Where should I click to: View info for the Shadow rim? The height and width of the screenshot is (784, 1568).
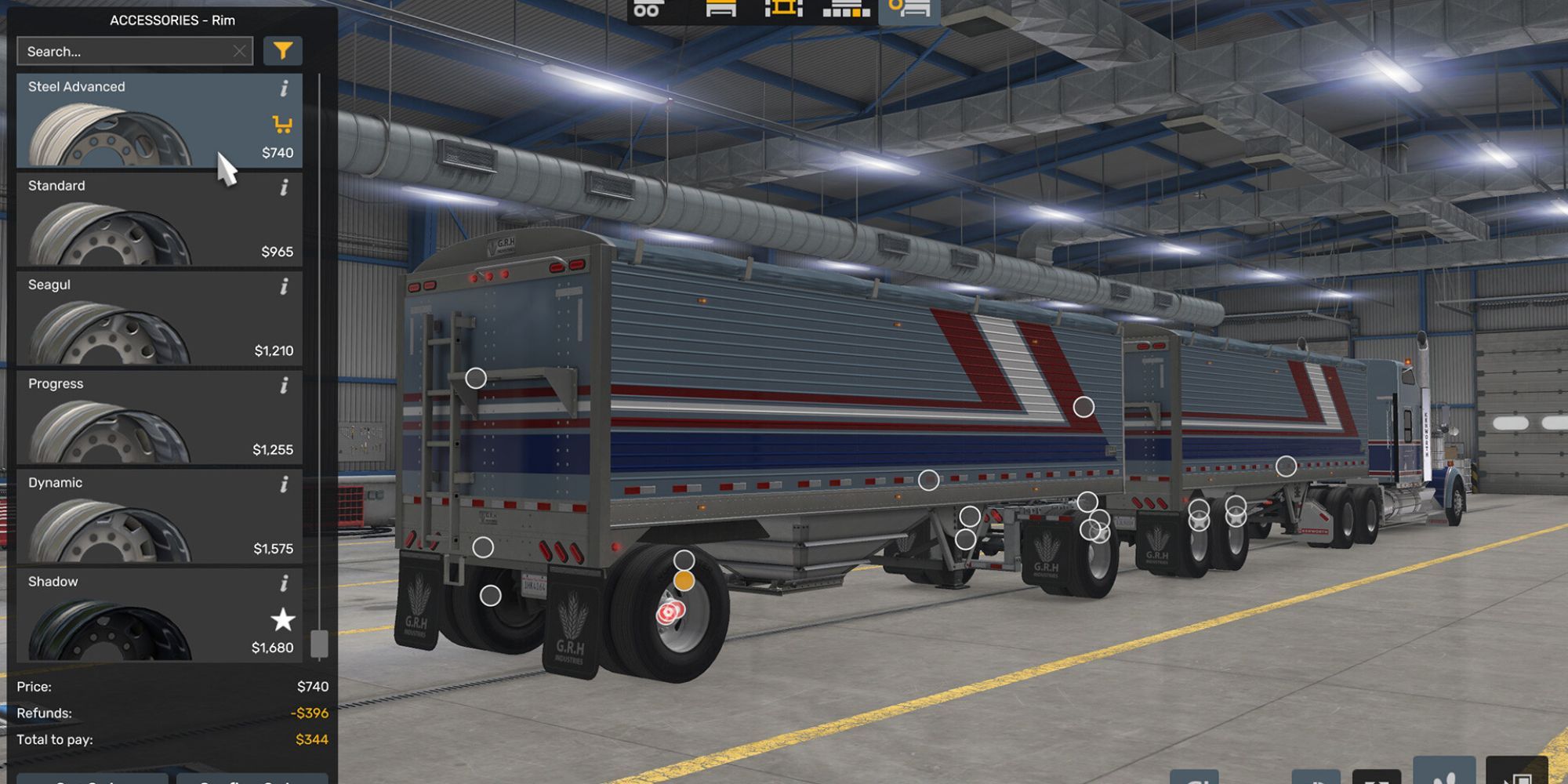tap(283, 583)
